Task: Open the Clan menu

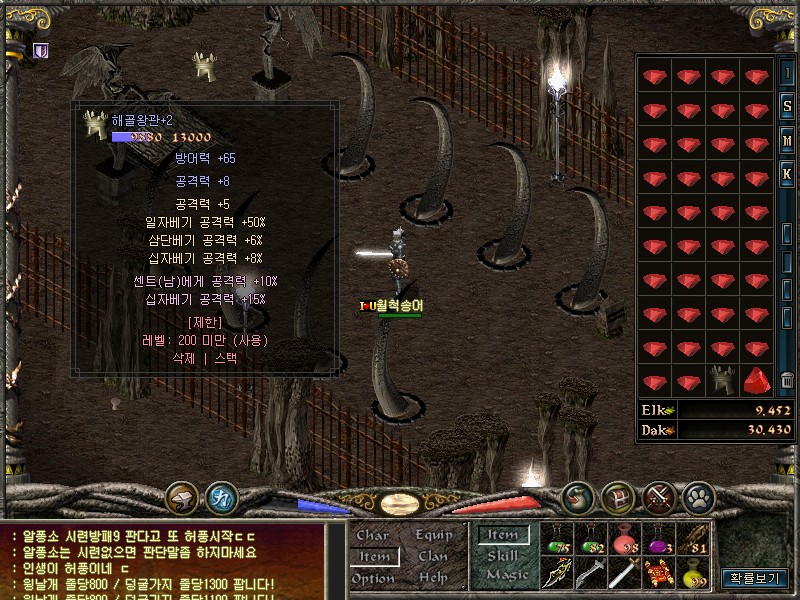Action: pos(433,556)
